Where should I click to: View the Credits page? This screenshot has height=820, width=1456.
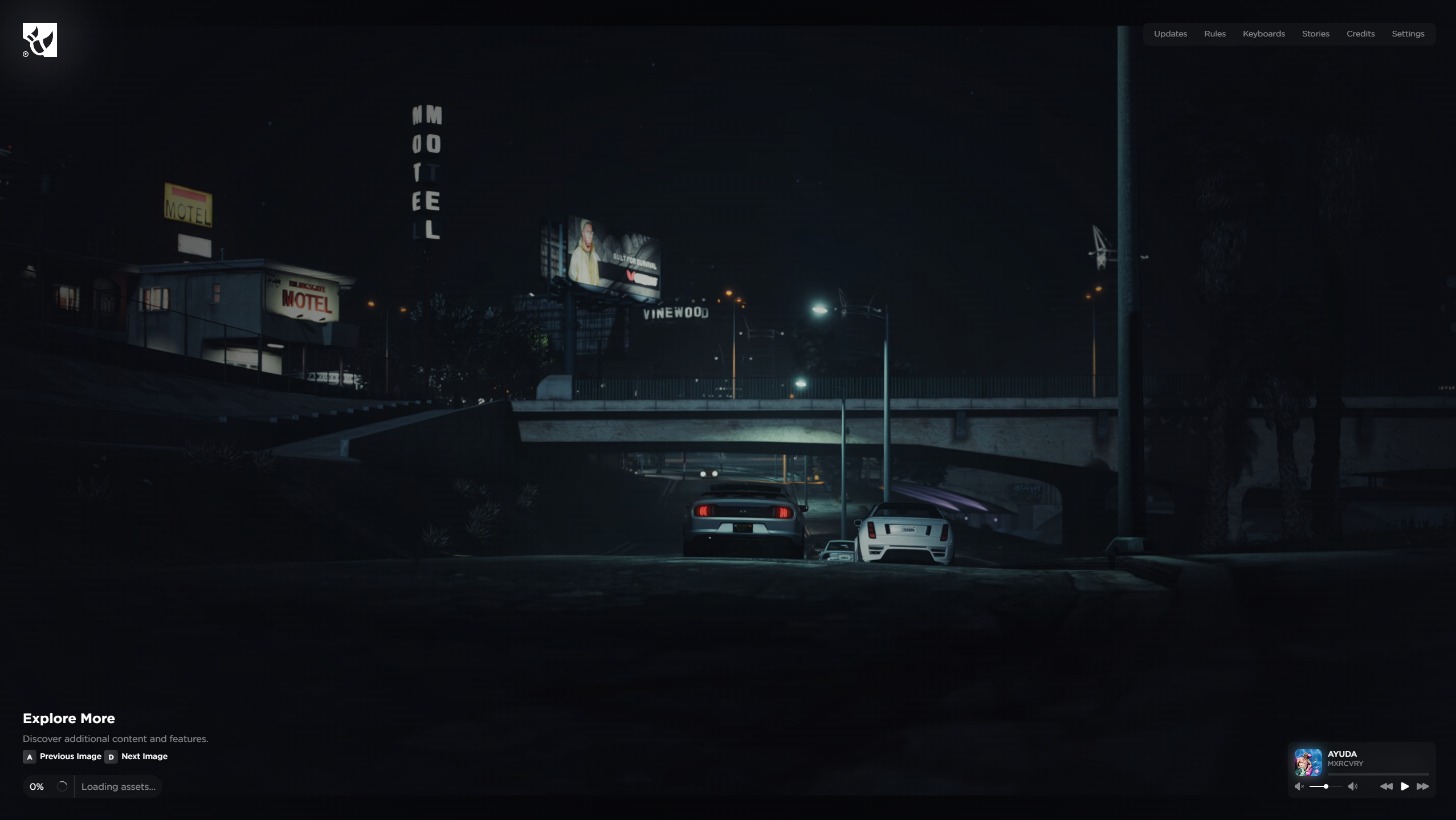1360,34
